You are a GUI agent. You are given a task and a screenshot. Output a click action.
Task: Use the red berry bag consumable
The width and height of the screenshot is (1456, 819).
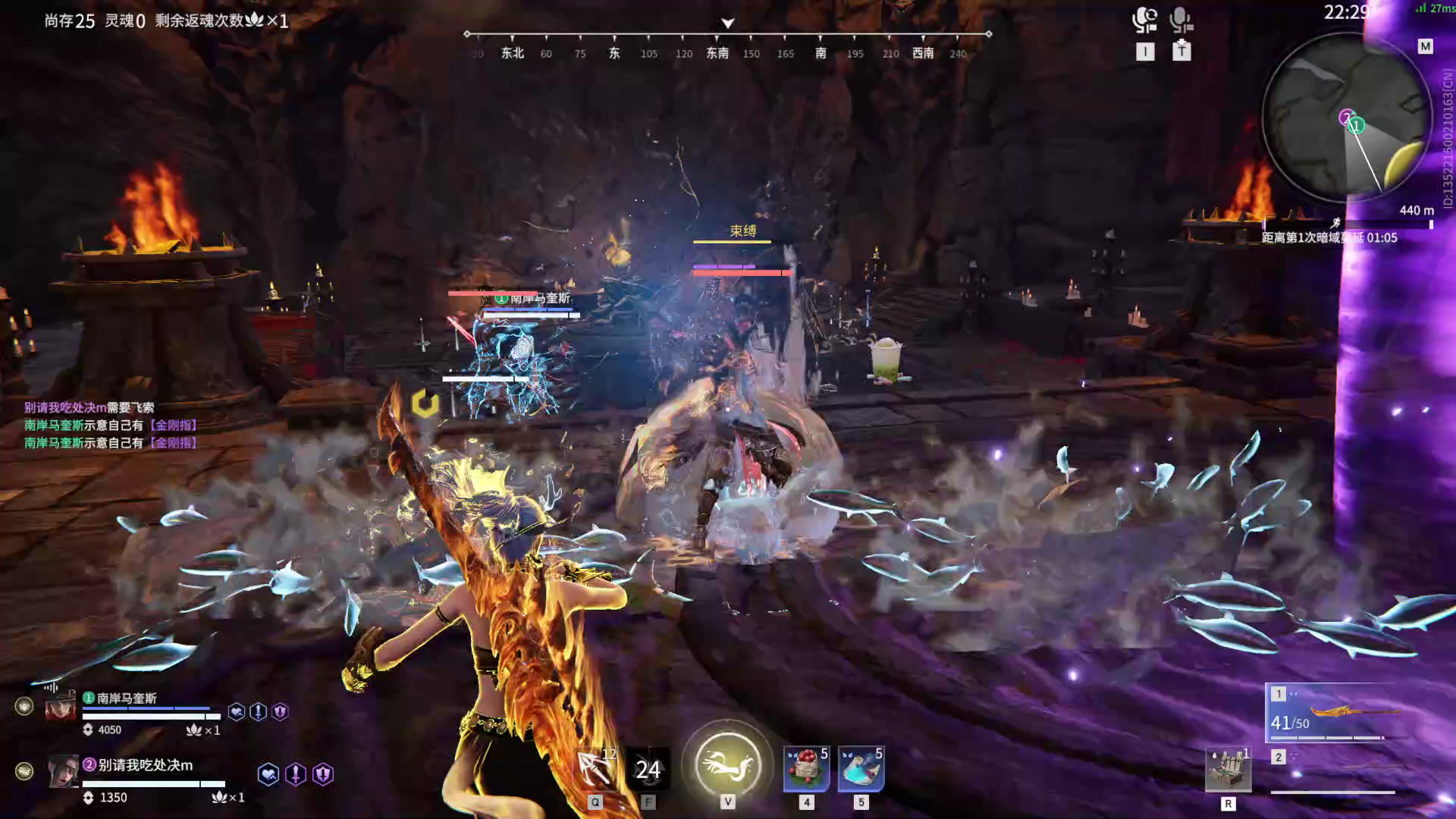pos(805,769)
